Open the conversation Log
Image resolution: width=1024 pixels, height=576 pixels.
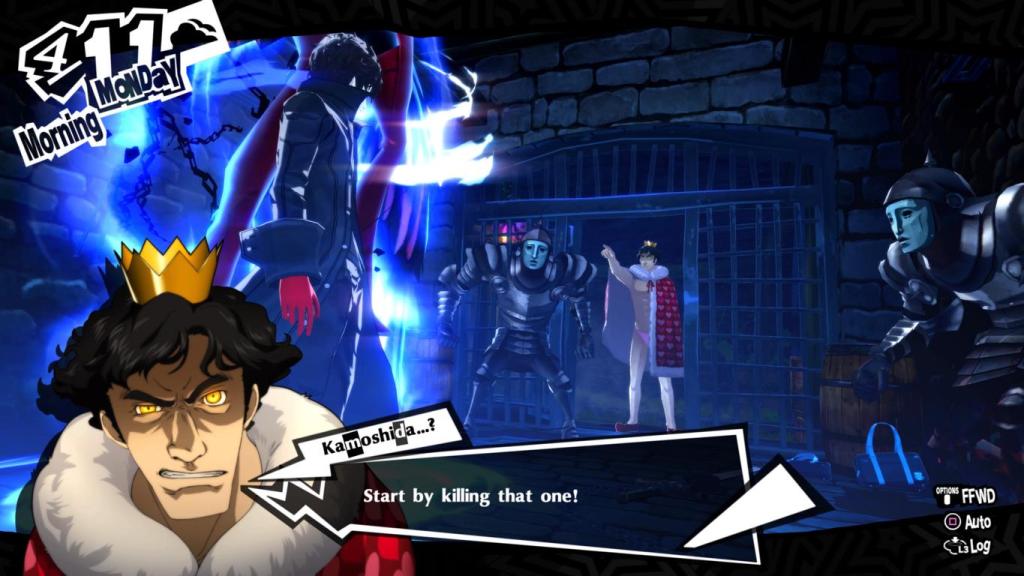click(968, 546)
